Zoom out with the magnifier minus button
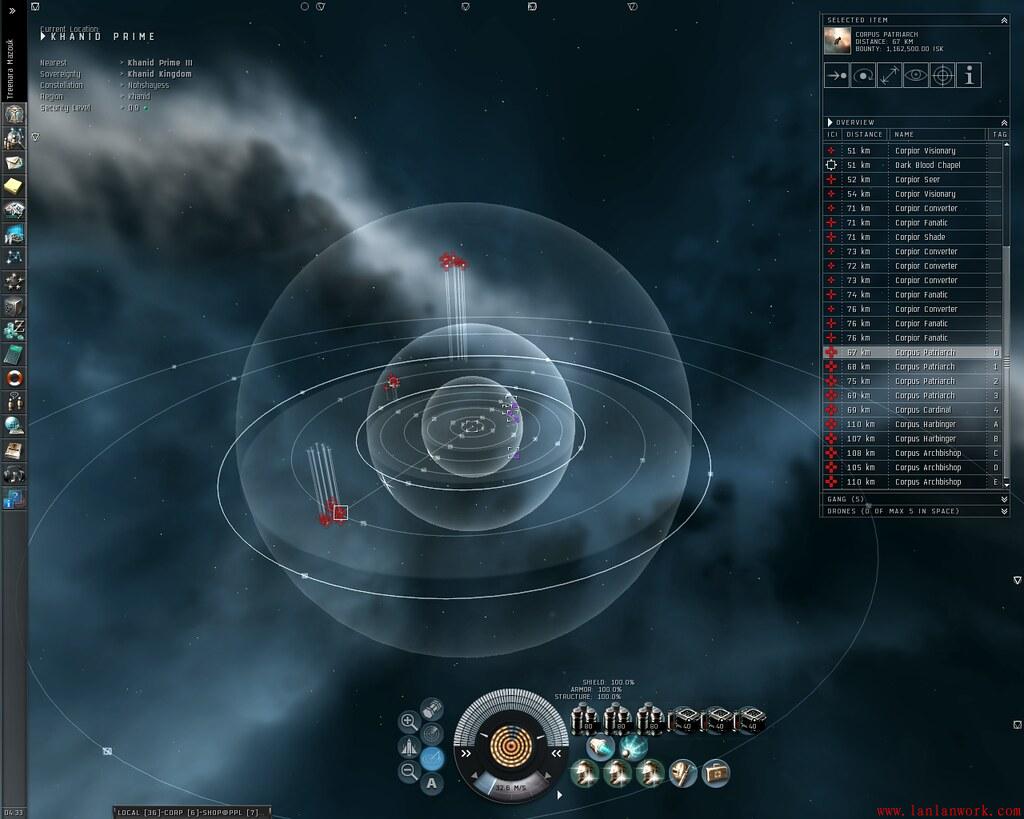 tap(409, 771)
